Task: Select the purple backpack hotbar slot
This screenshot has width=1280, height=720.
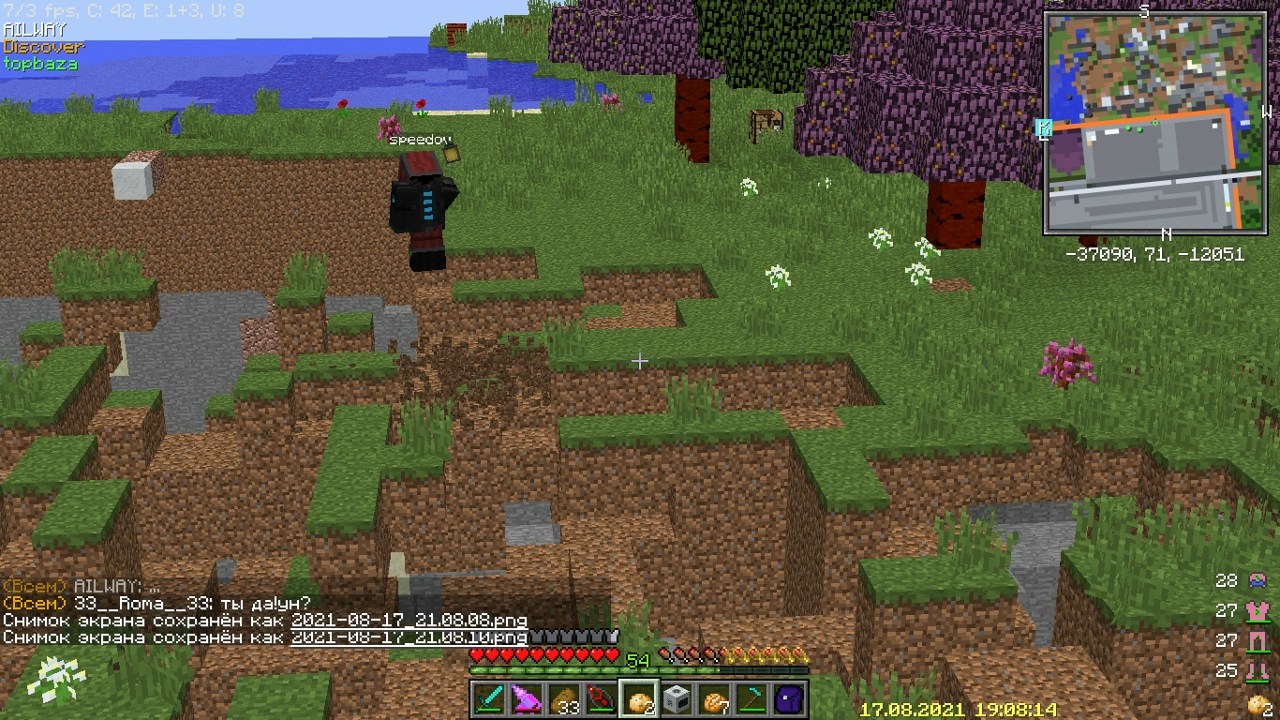Action: [x=789, y=699]
